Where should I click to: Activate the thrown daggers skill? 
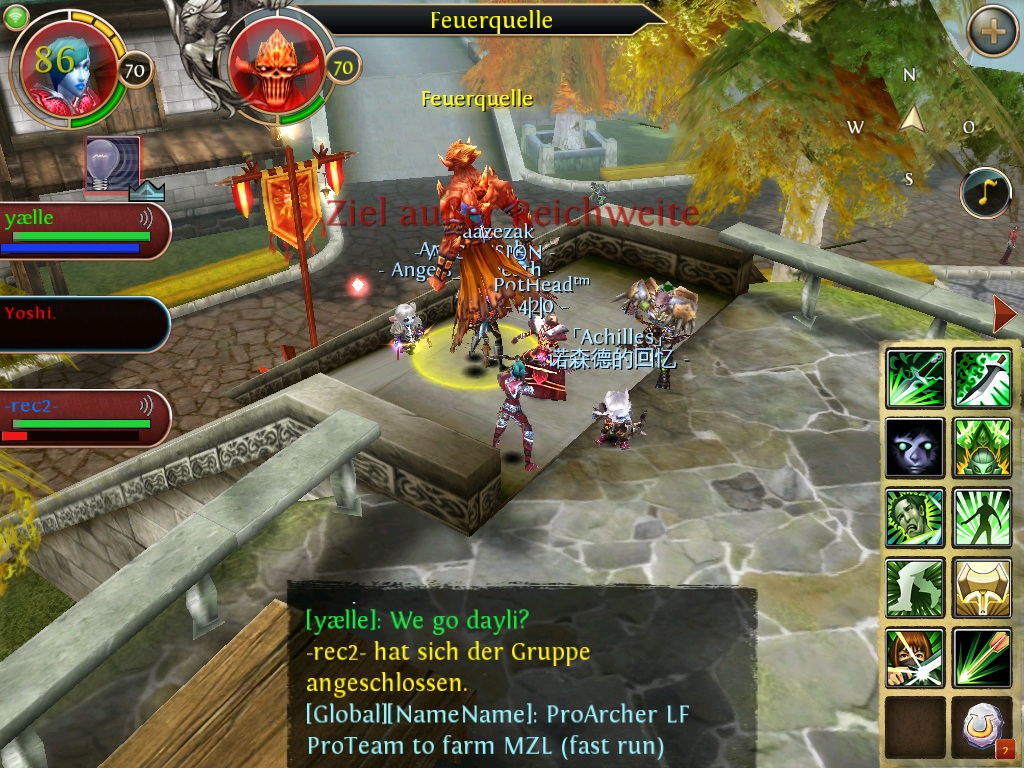[915, 378]
